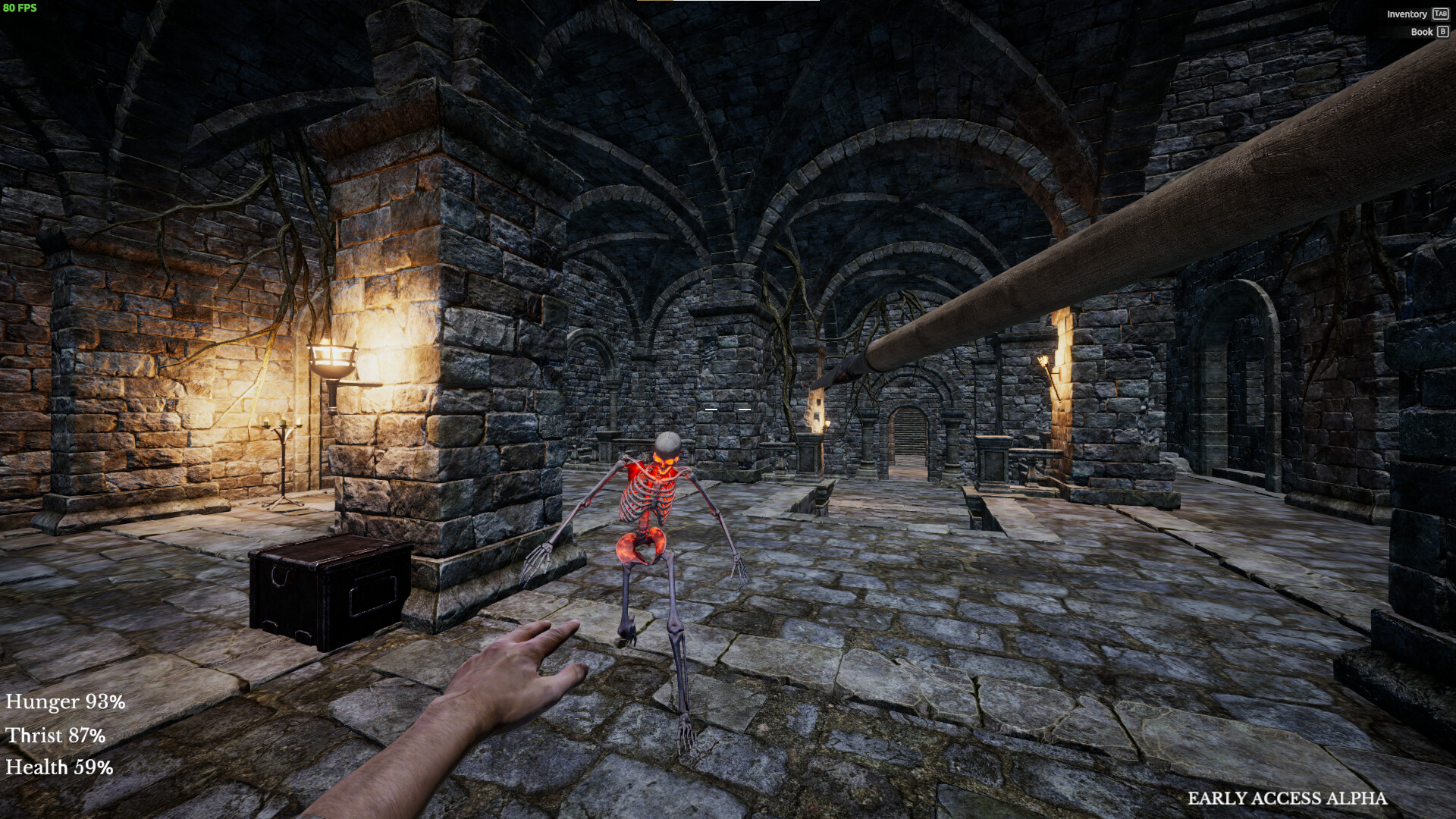Viewport: 1456px width, 819px height.
Task: Open the Inventory label in the top right
Action: [1407, 14]
